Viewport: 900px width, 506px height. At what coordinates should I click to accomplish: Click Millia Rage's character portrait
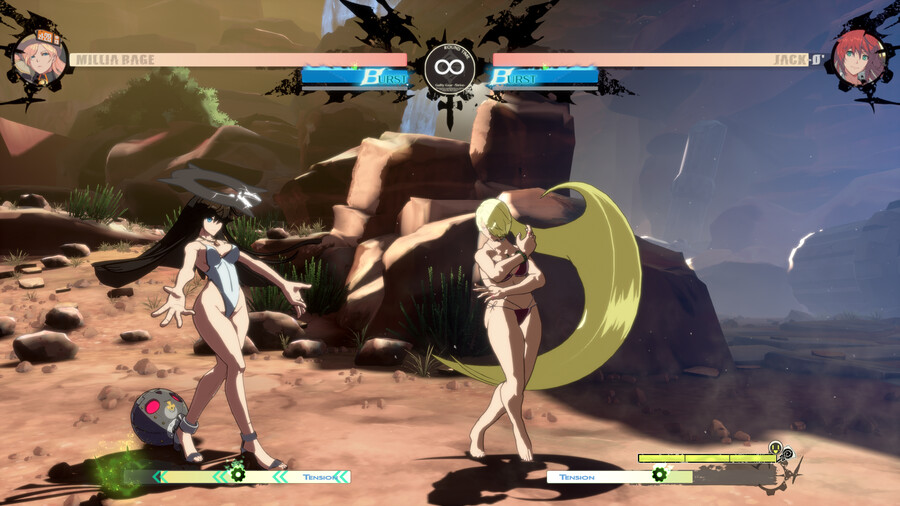click(40, 58)
